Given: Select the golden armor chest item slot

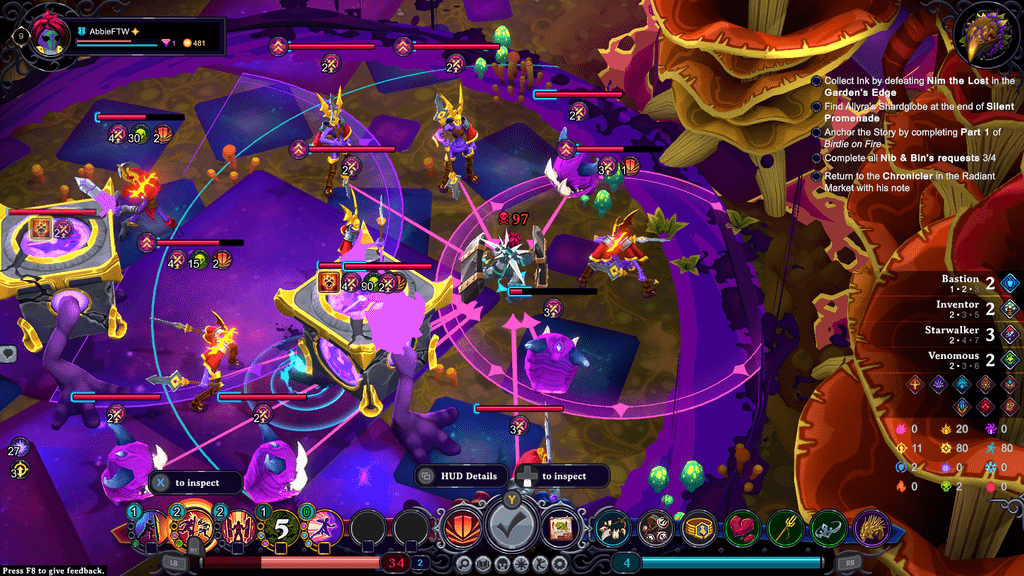Looking at the screenshot, I should coord(700,527).
